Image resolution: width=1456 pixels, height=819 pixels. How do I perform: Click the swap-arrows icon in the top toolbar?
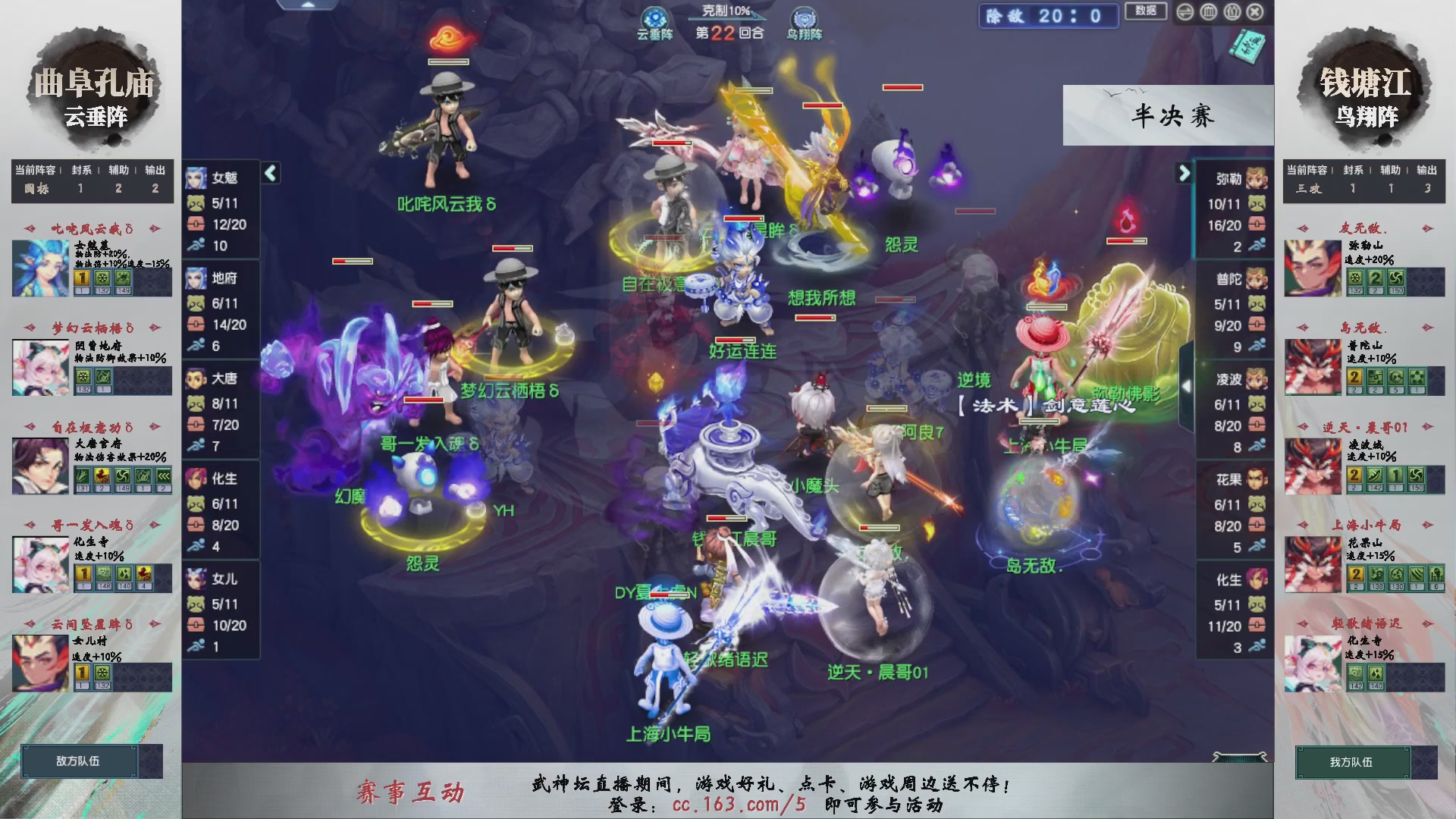(x=1185, y=12)
